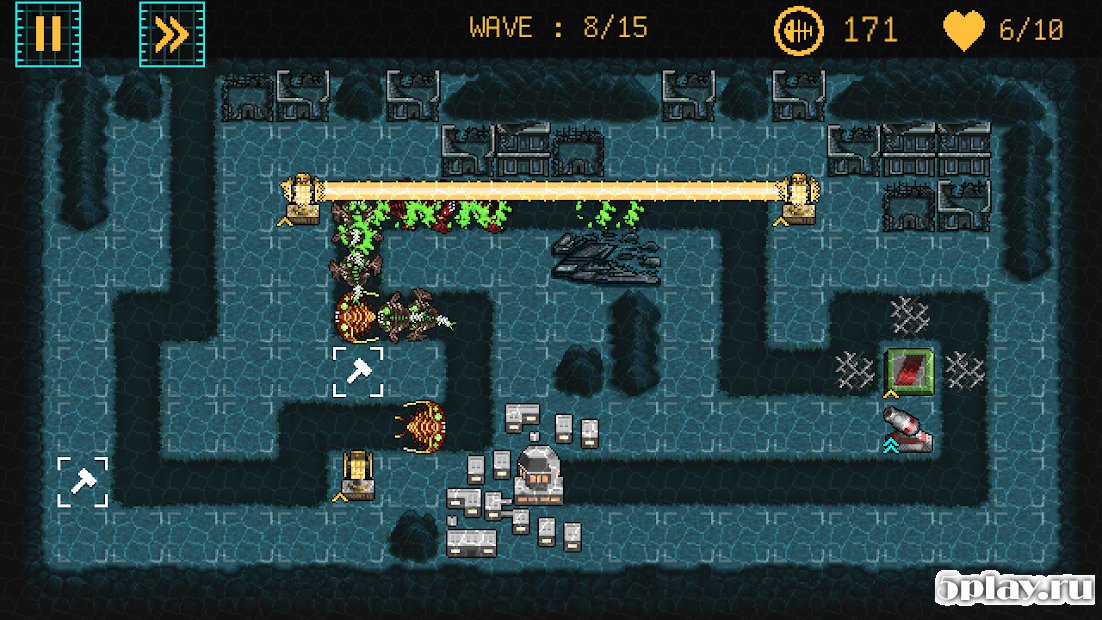Activate the fast-forward speed button
Image resolution: width=1102 pixels, height=620 pixels.
pos(172,34)
